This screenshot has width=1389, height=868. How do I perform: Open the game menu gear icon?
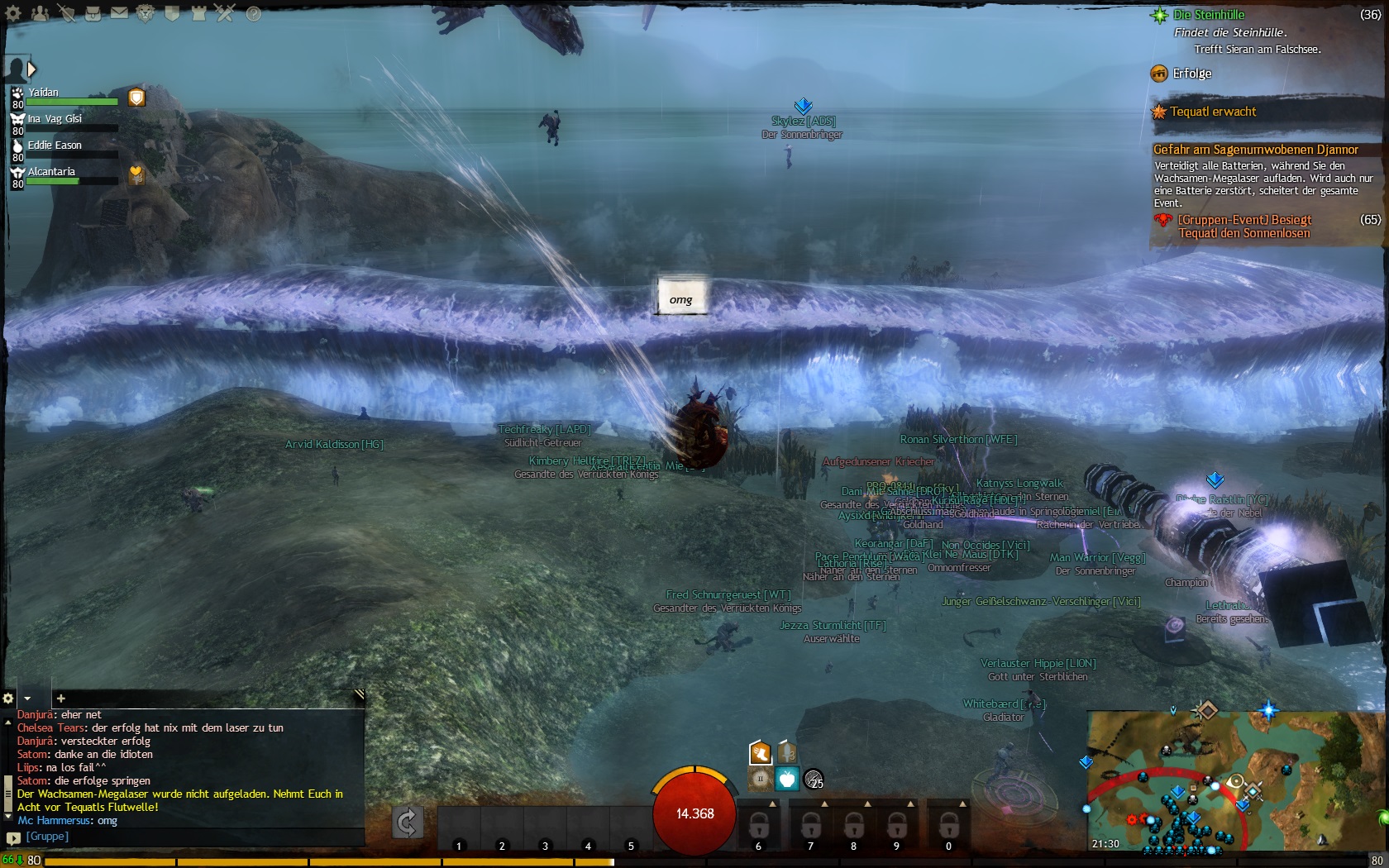point(14,13)
